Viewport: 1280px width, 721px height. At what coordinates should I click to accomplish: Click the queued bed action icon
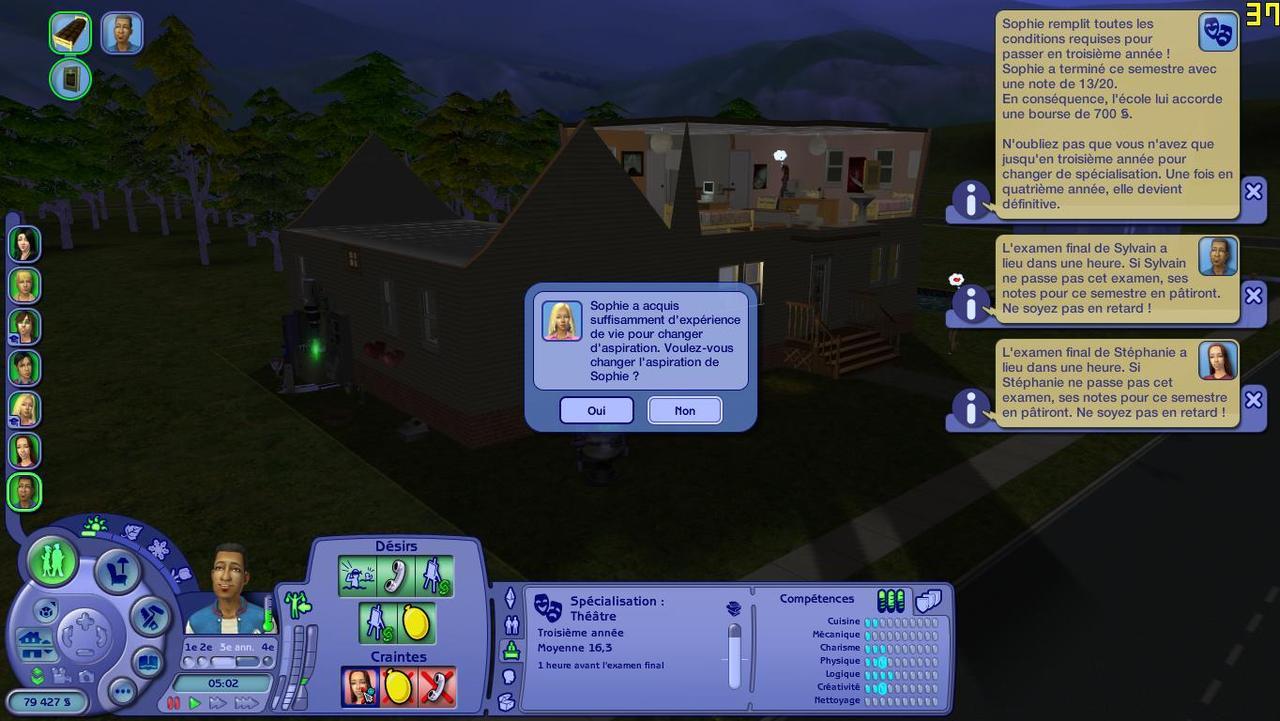coord(71,33)
